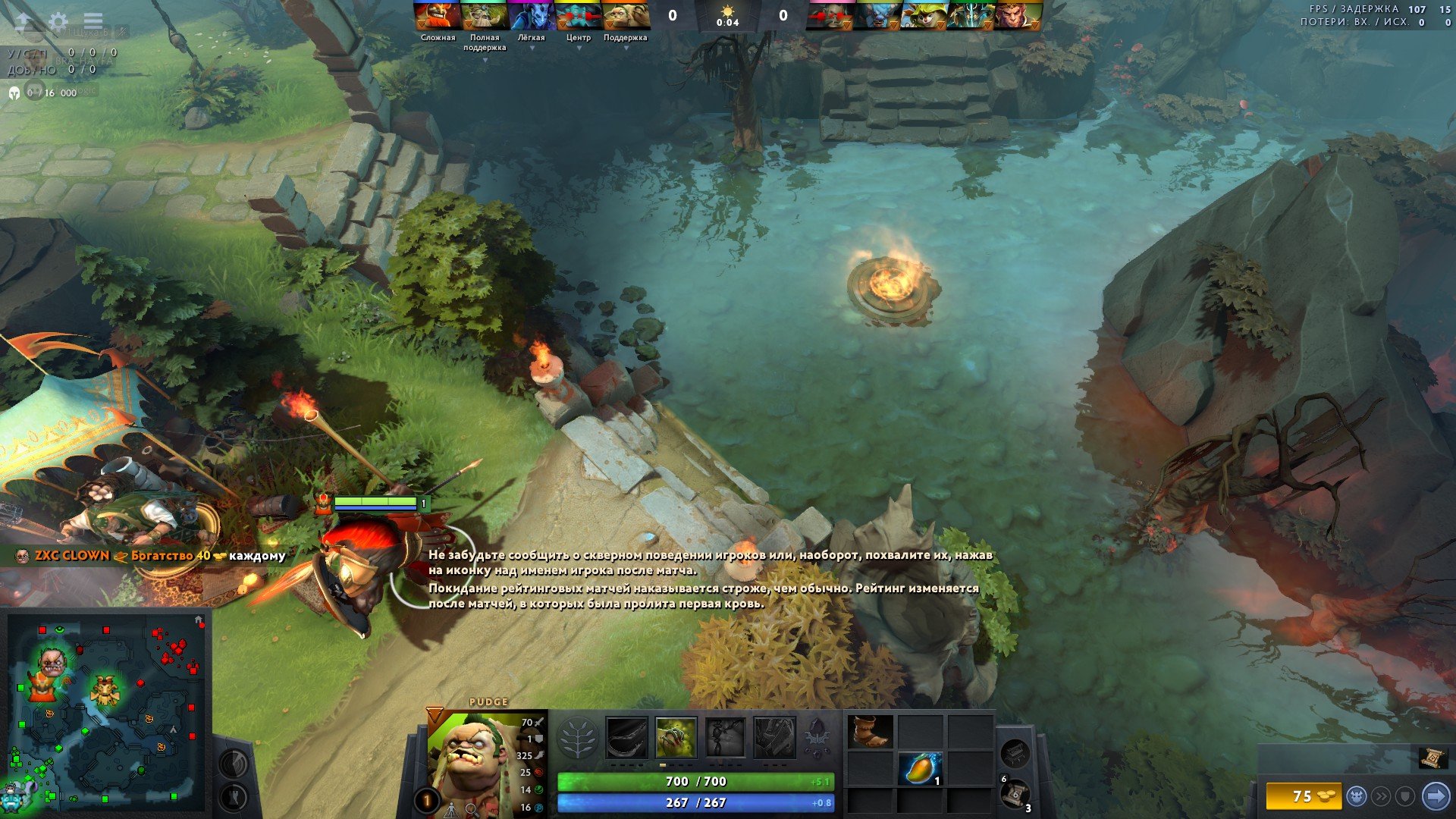The height and width of the screenshot is (819, 1456).
Task: Use the Town Portal Scroll slot
Action: click(x=1015, y=794)
